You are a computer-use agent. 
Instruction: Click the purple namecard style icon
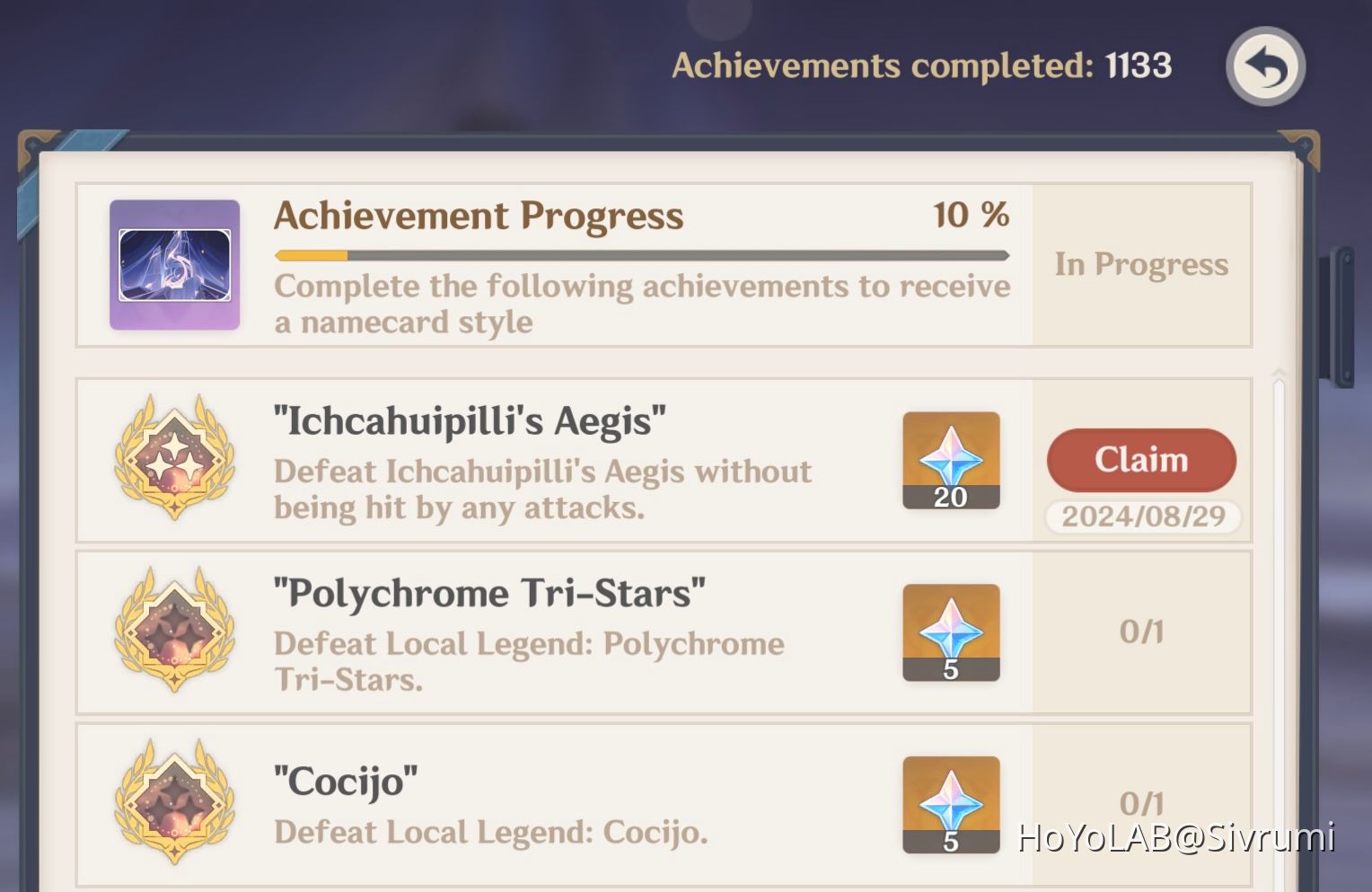[174, 263]
